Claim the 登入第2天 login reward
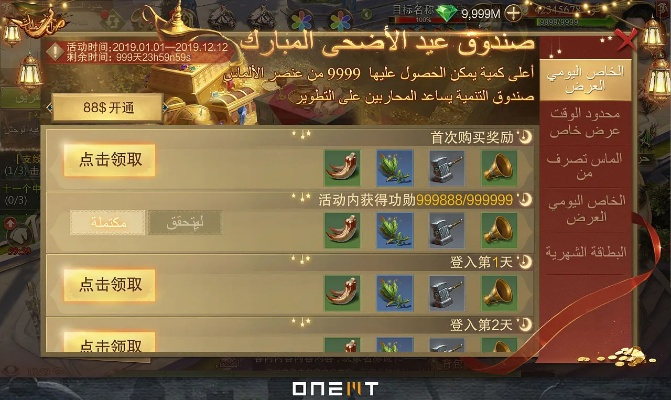671x400 pixels. pos(110,344)
